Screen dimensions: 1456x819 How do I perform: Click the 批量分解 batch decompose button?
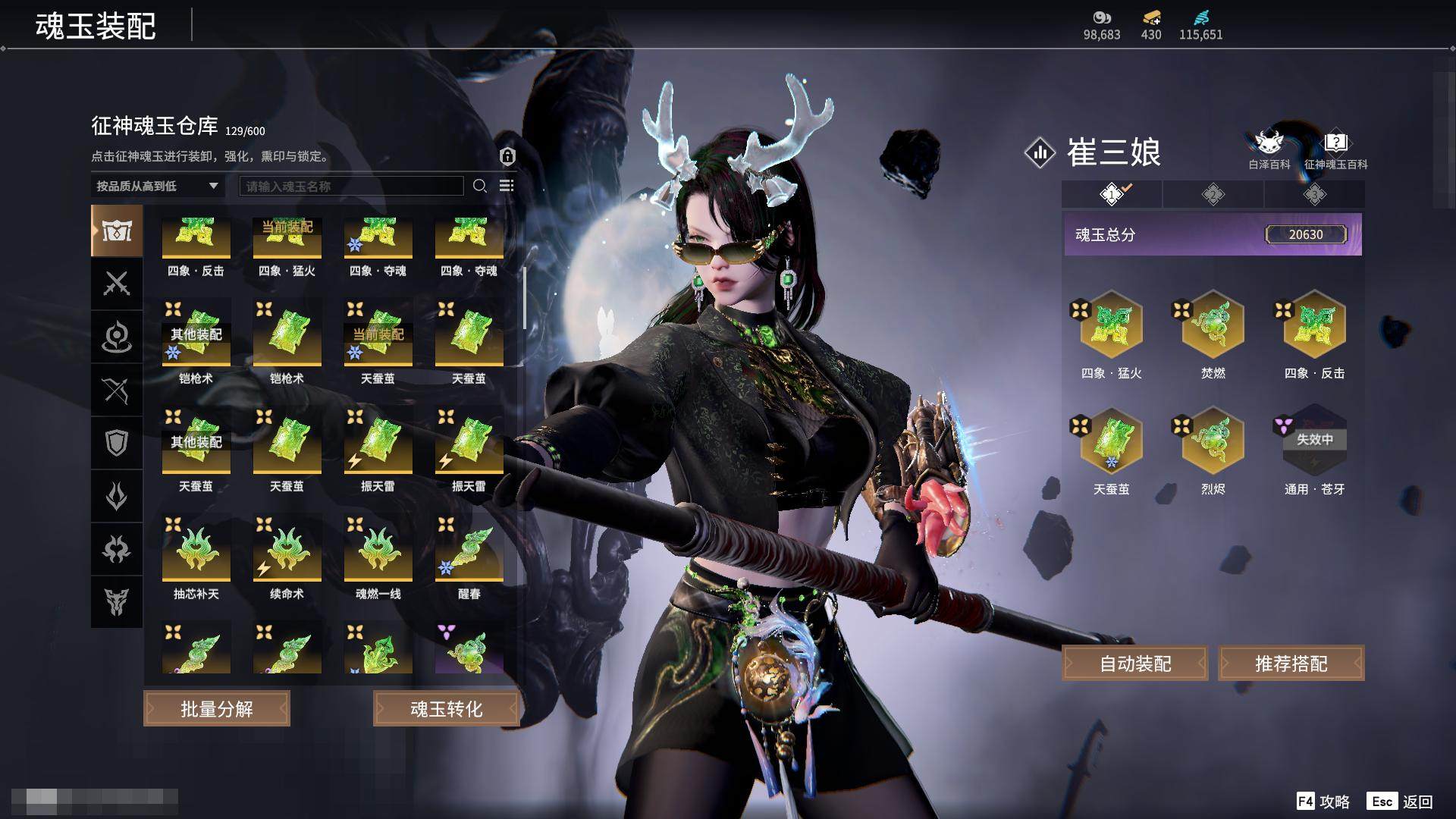pos(217,708)
